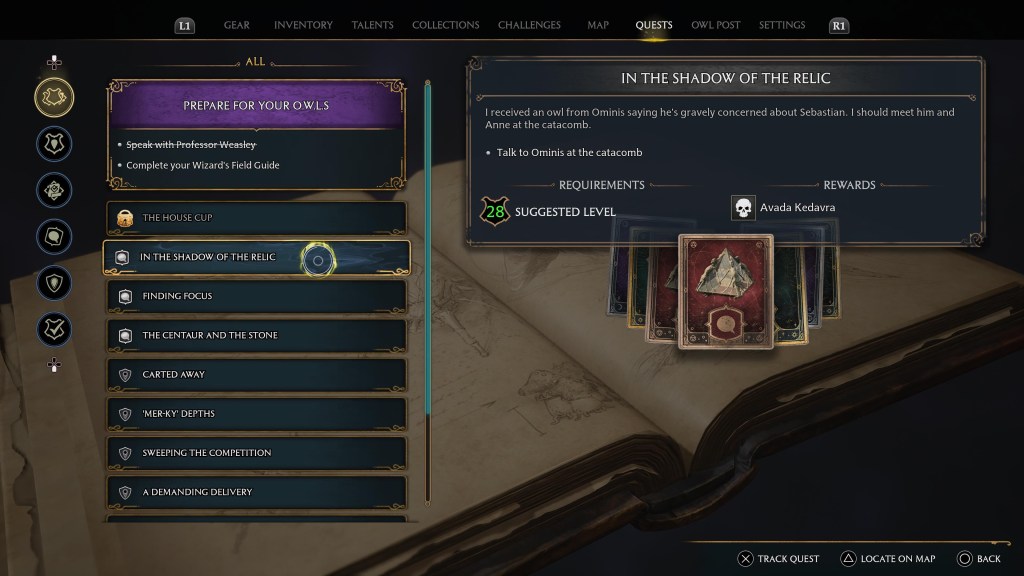The image size is (1024, 576).
Task: Switch to the Inventory tab
Action: pyautogui.click(x=303, y=25)
